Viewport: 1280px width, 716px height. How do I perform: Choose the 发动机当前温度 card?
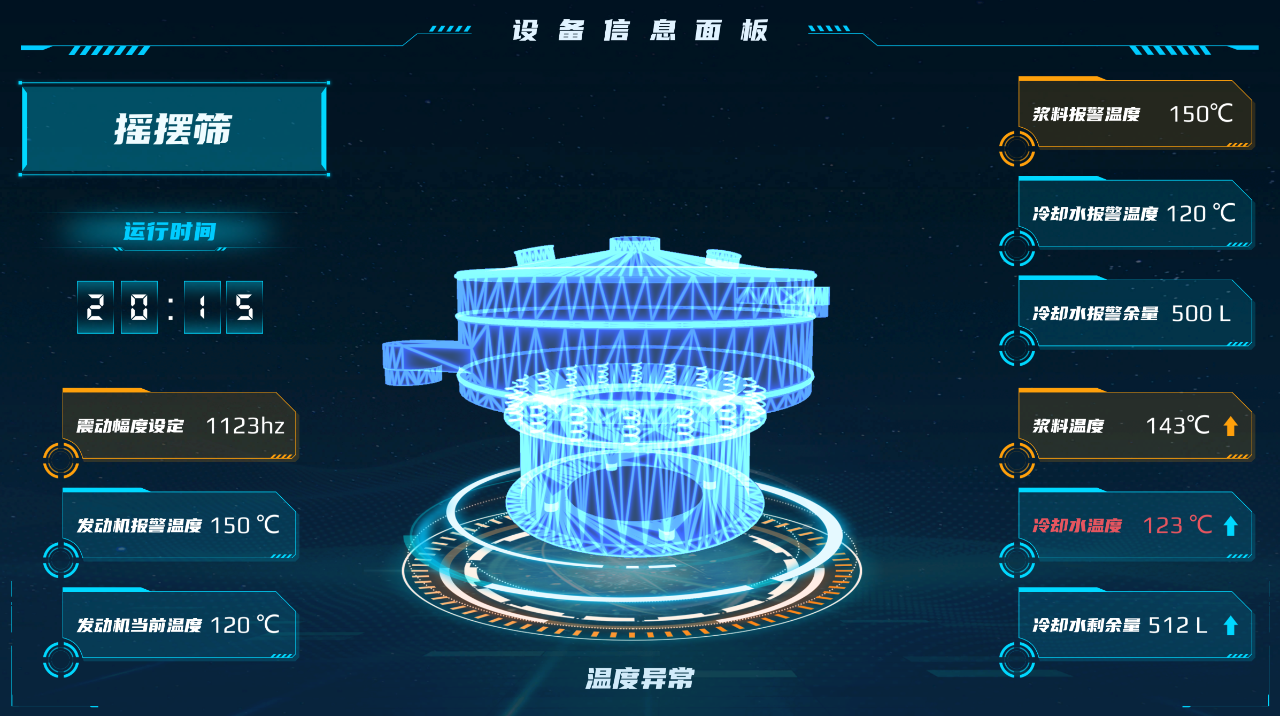[180, 625]
